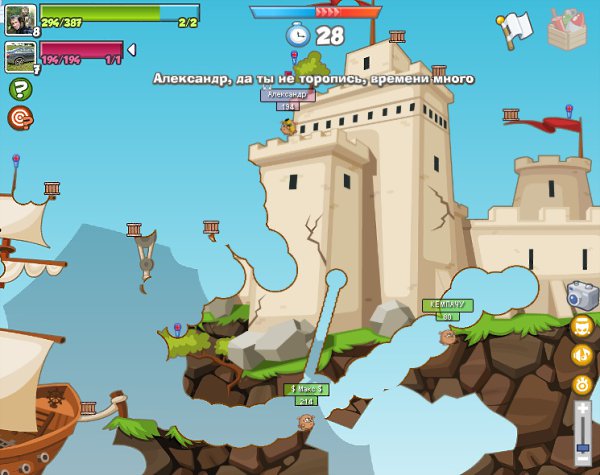Open the green question mark help button
600x475 pixels.
(19, 89)
